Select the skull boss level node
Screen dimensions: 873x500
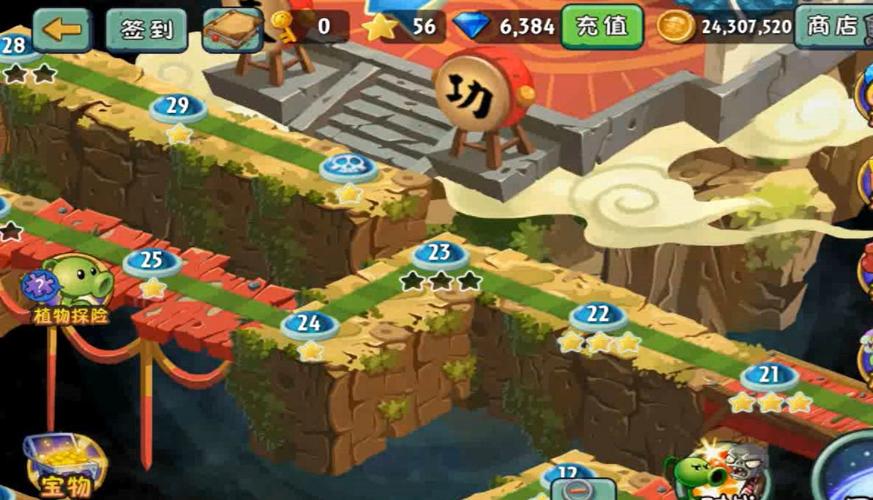click(349, 167)
